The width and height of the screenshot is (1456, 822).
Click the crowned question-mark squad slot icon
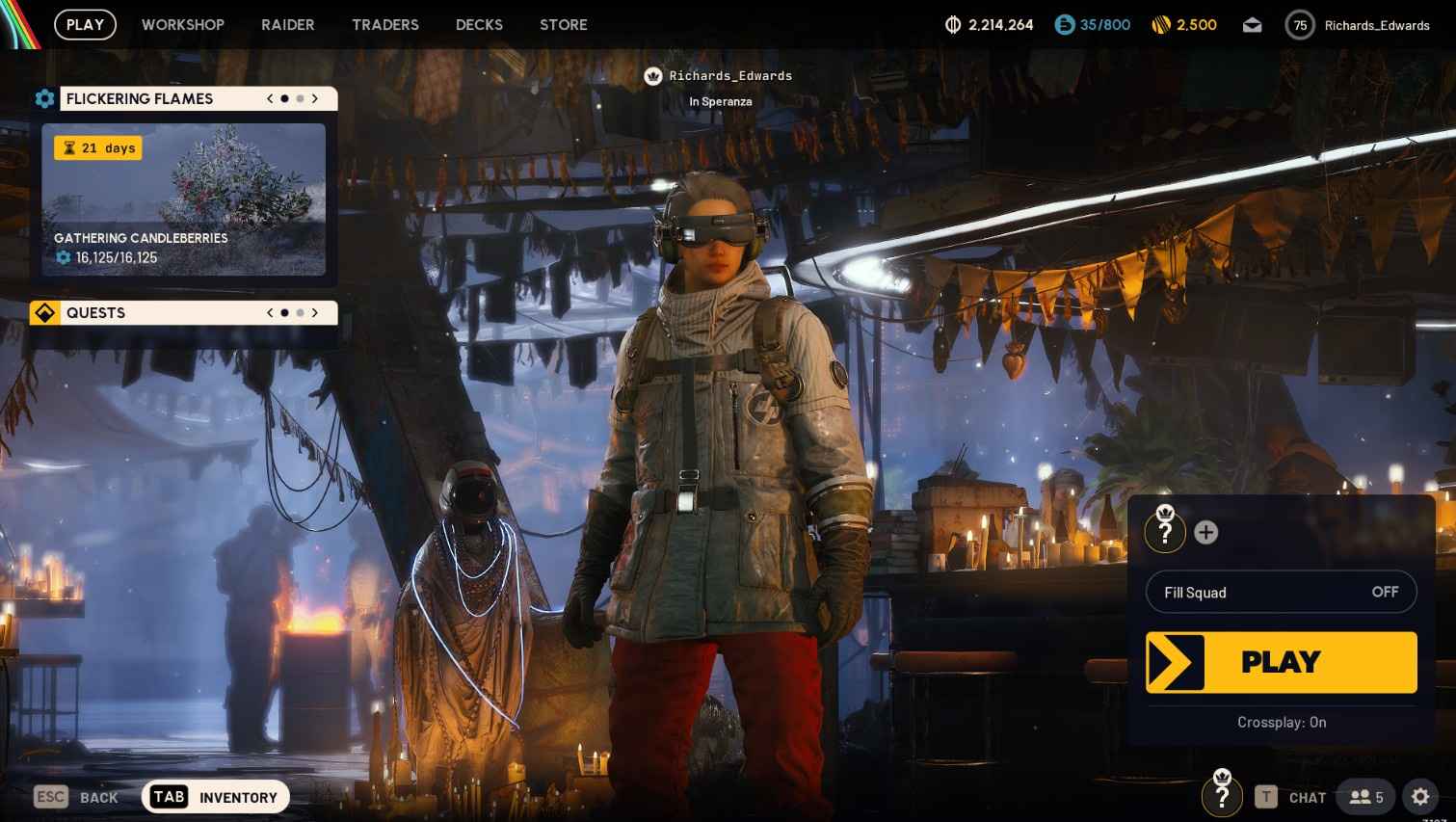1165,531
